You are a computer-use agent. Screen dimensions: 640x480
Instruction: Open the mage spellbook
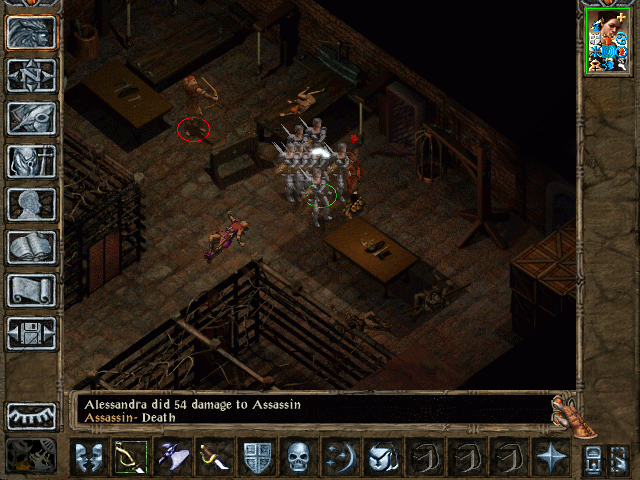pos(32,247)
